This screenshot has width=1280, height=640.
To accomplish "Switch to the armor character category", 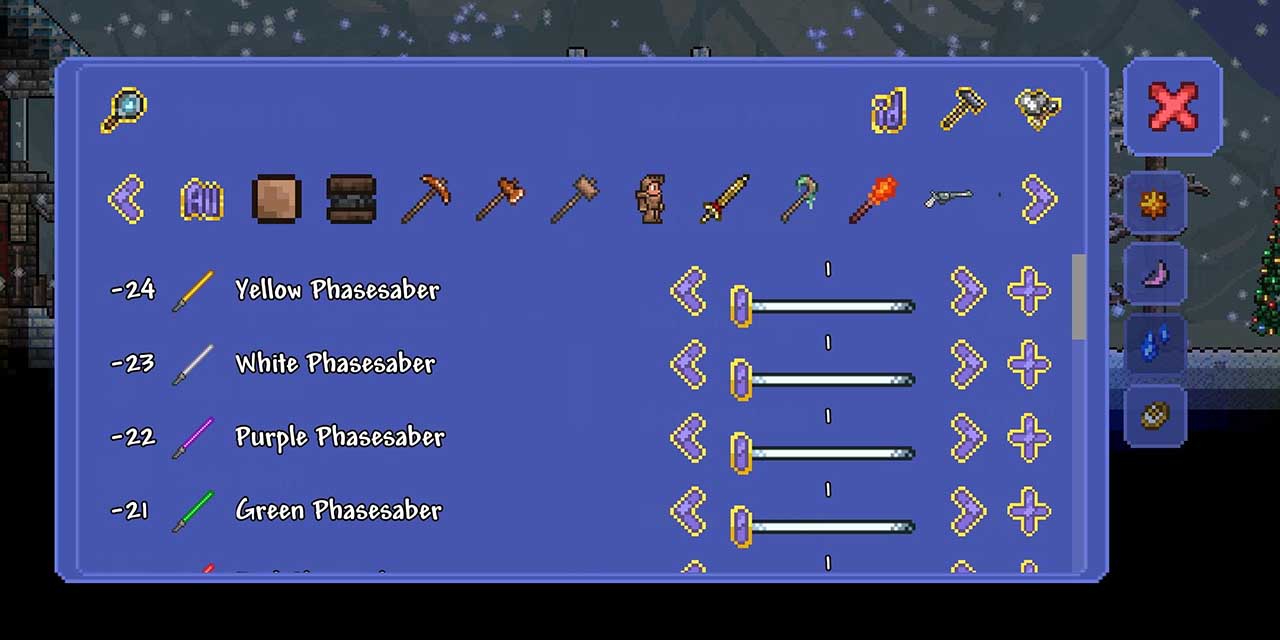I will click(651, 200).
